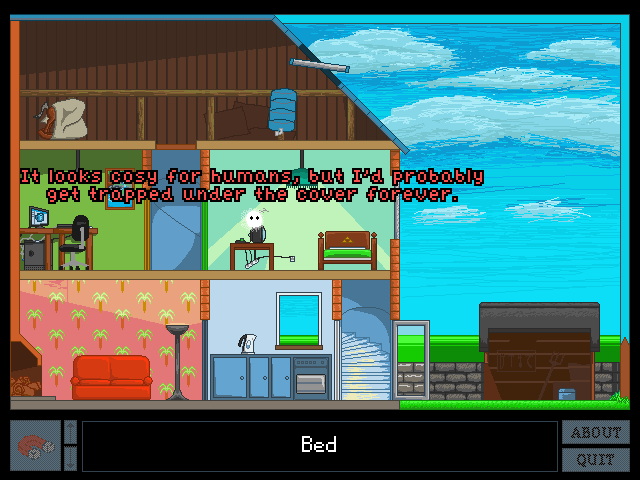The image size is (640, 480).
Task: Click the inventory scroll down arrow
Action: pyautogui.click(x=70, y=459)
